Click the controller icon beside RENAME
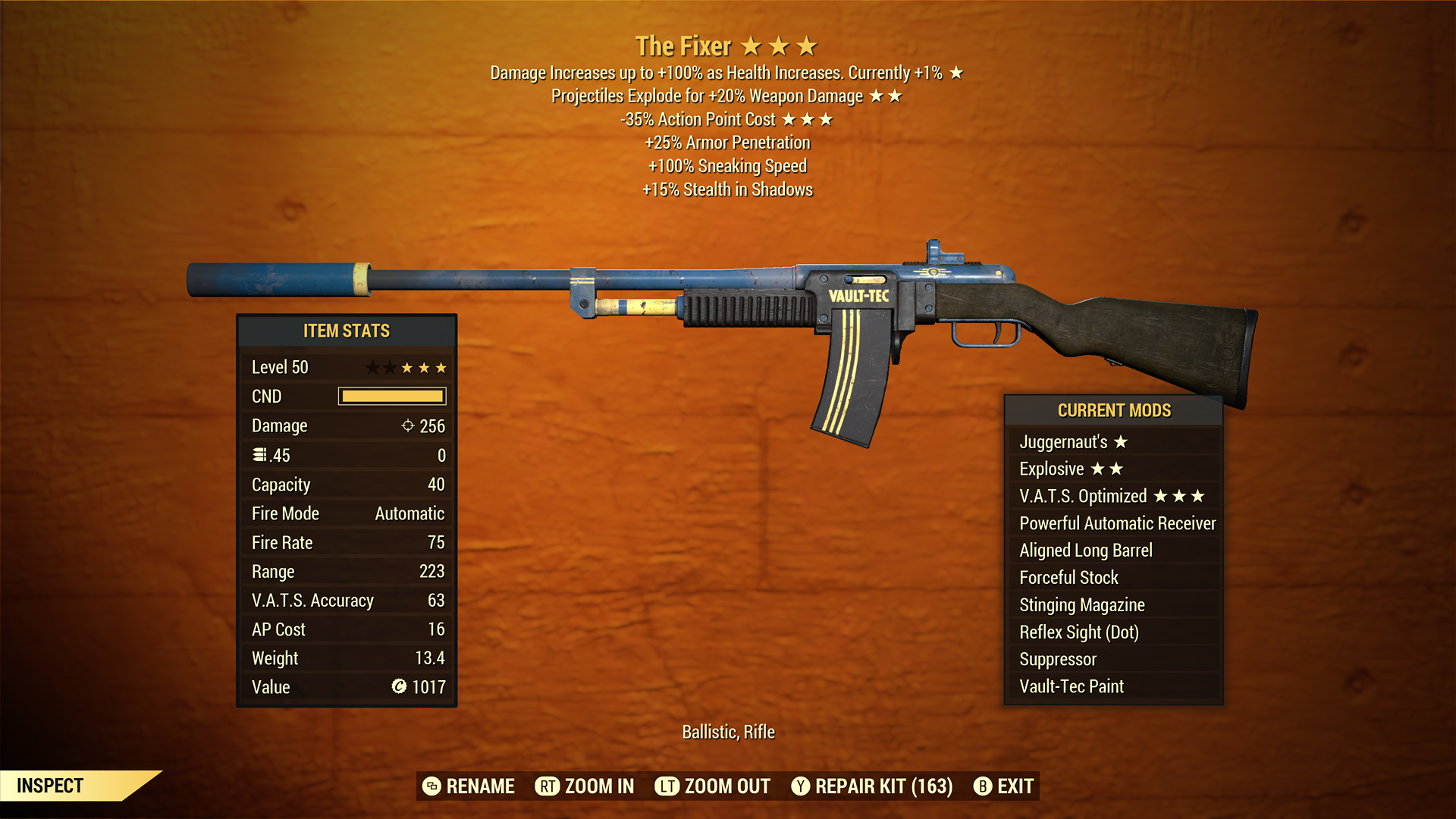This screenshot has height=819, width=1456. click(431, 786)
